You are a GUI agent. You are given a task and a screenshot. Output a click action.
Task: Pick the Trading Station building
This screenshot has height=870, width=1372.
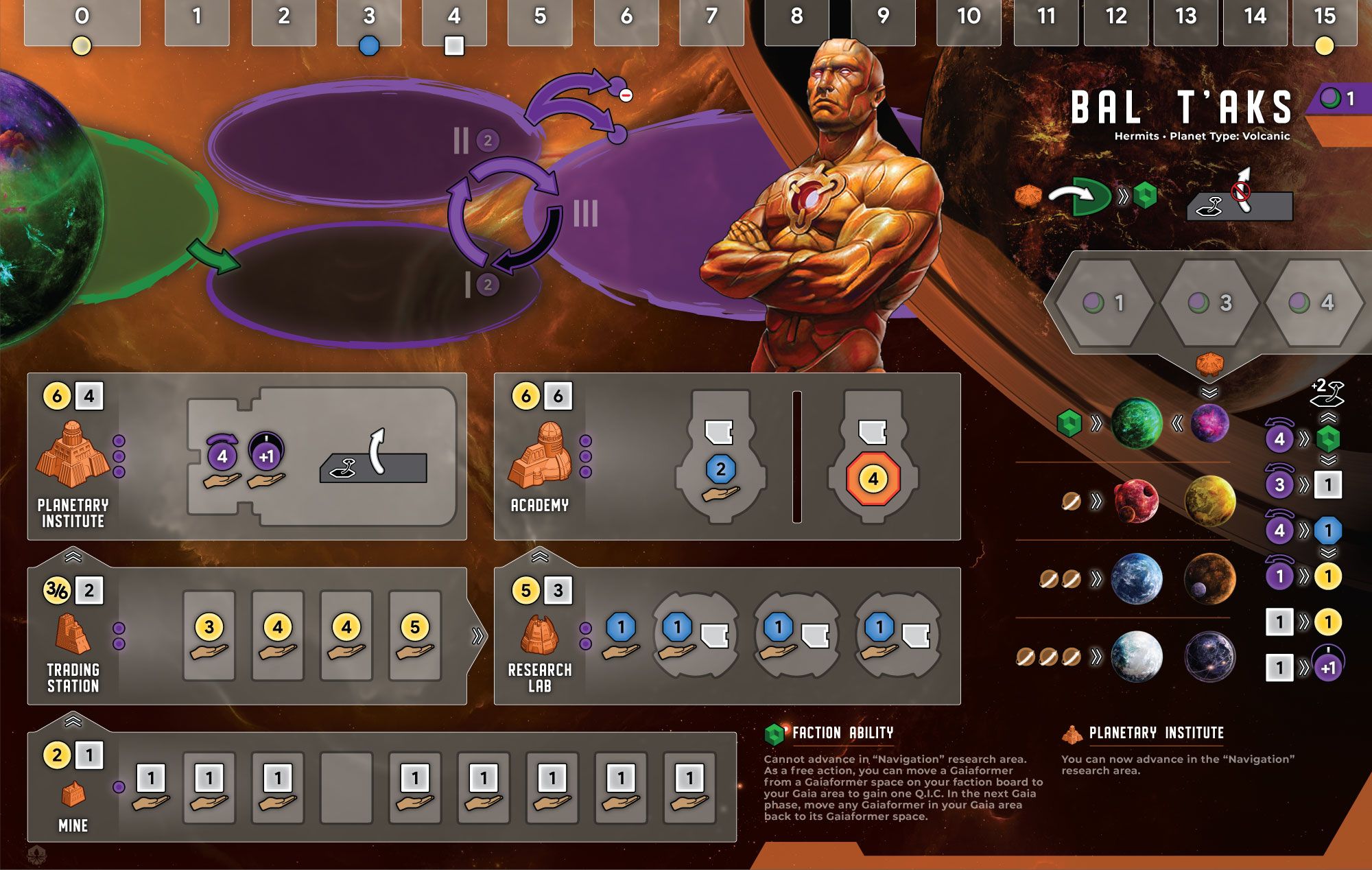click(72, 634)
